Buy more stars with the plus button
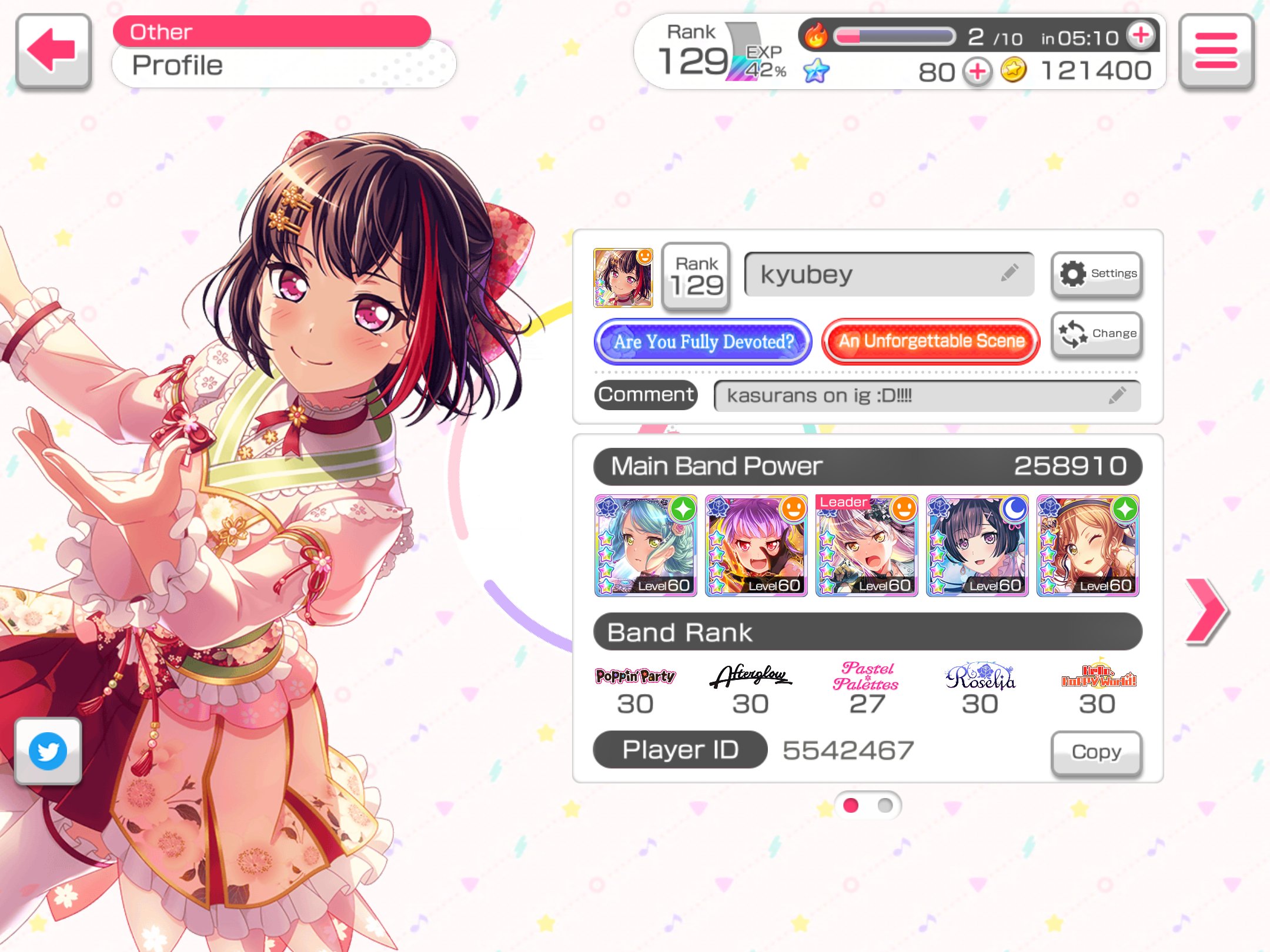The image size is (1270, 952). click(977, 72)
